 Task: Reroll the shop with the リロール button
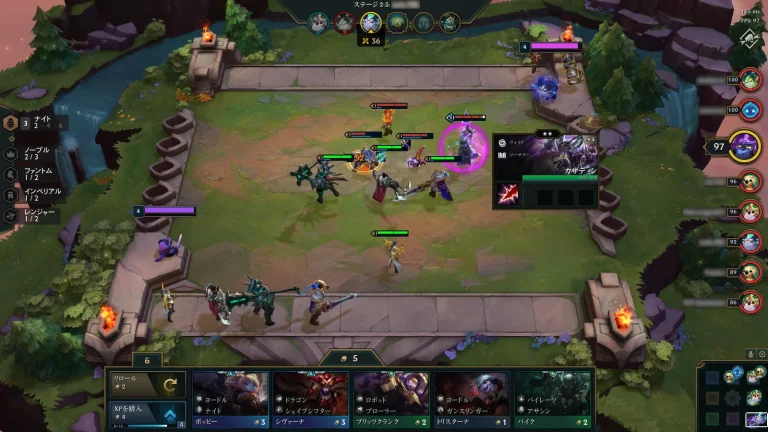tap(147, 385)
